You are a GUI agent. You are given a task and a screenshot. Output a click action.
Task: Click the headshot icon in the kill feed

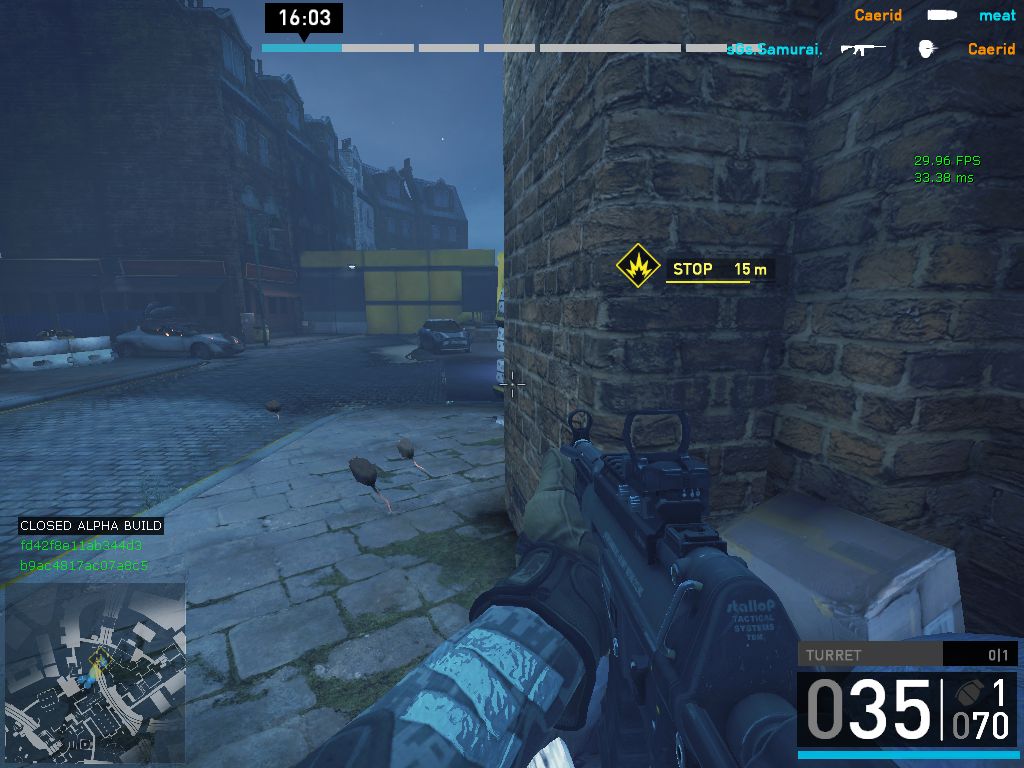point(928,48)
